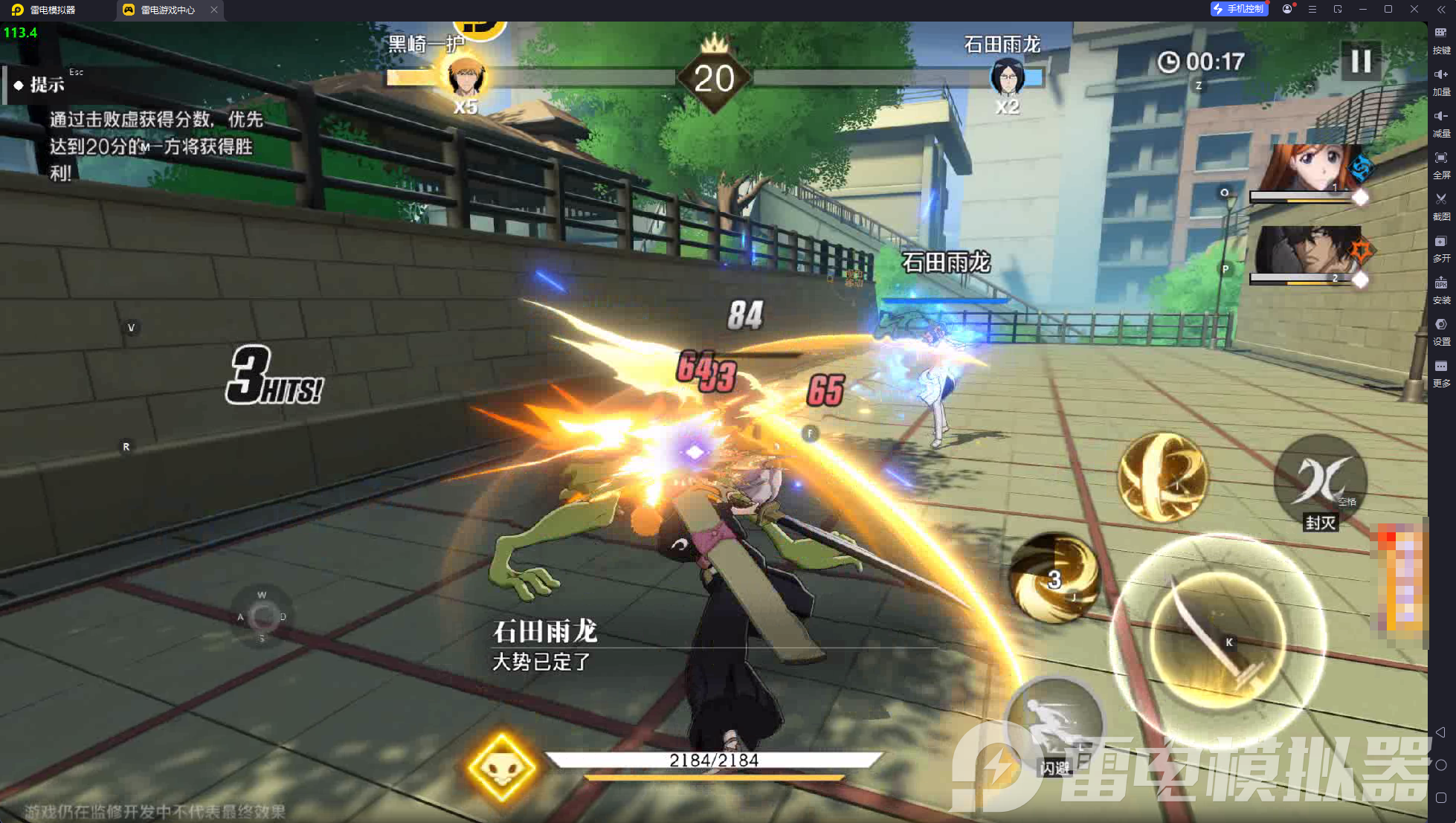Pause the battle
This screenshot has width=1456, height=823.
click(1360, 61)
